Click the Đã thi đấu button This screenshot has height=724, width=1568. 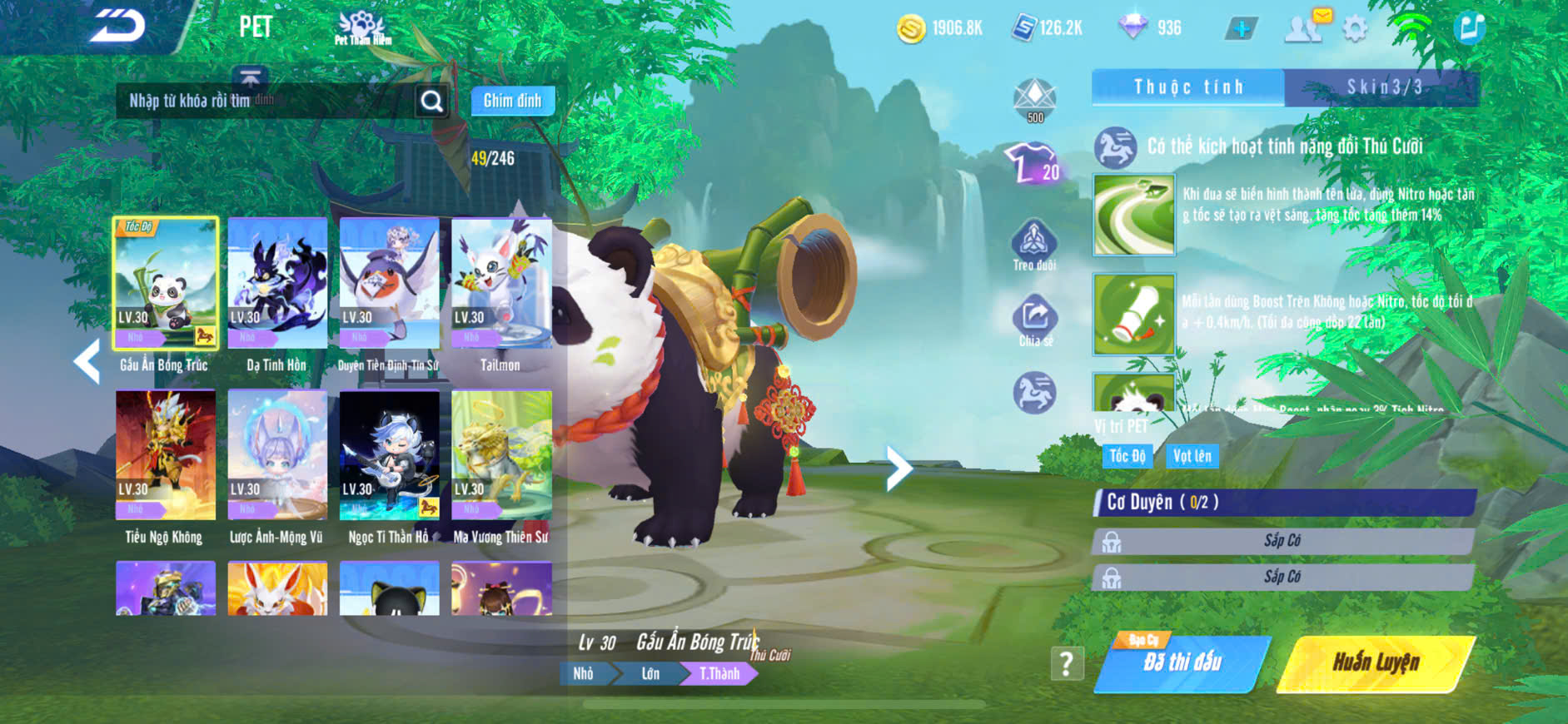point(1182,663)
